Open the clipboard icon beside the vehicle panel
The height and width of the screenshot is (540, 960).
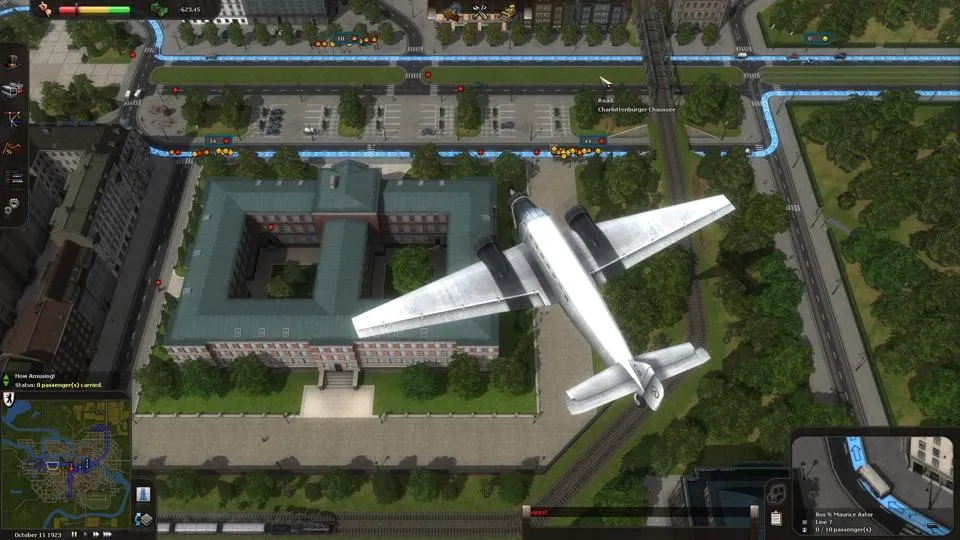(776, 518)
